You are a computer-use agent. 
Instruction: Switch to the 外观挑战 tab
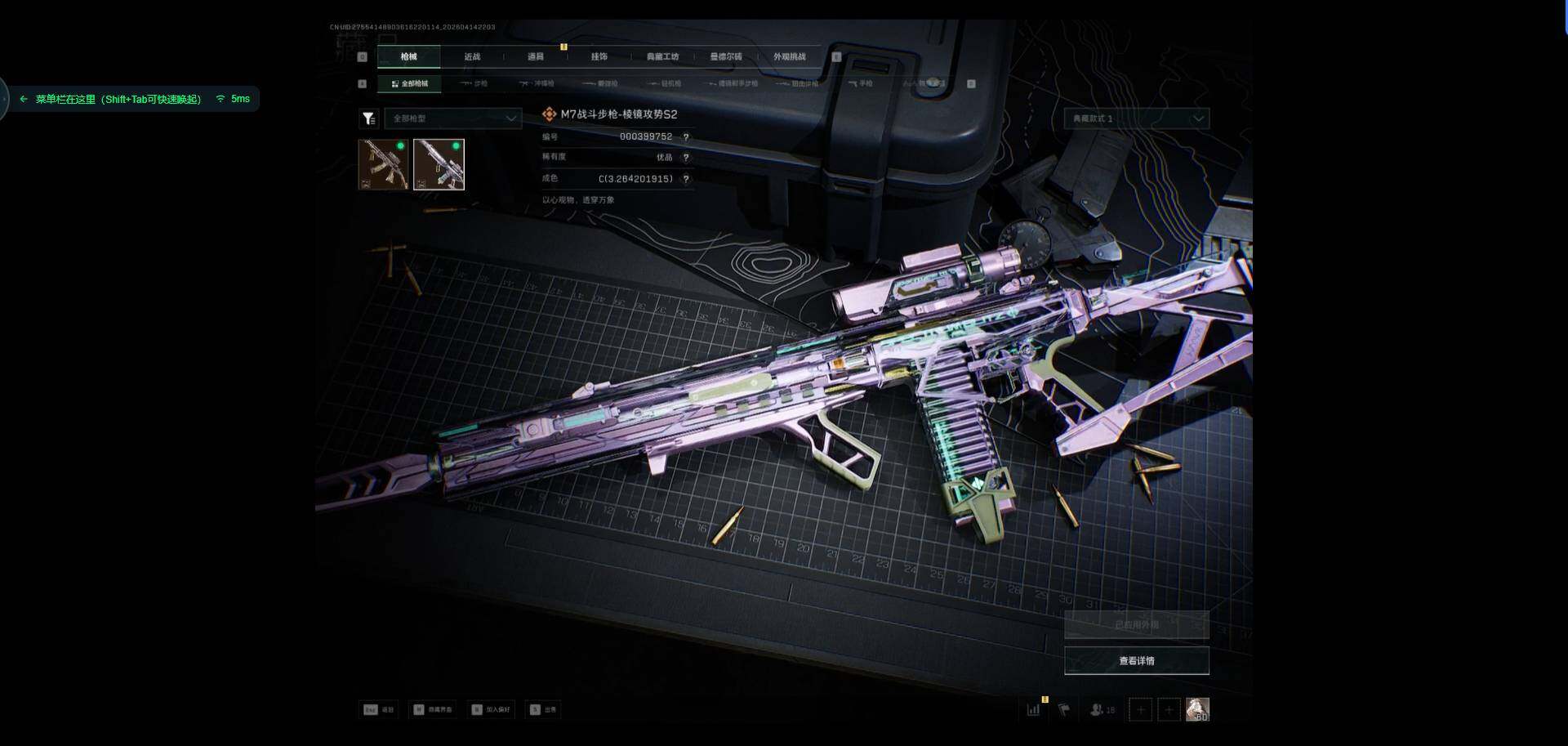click(x=790, y=56)
